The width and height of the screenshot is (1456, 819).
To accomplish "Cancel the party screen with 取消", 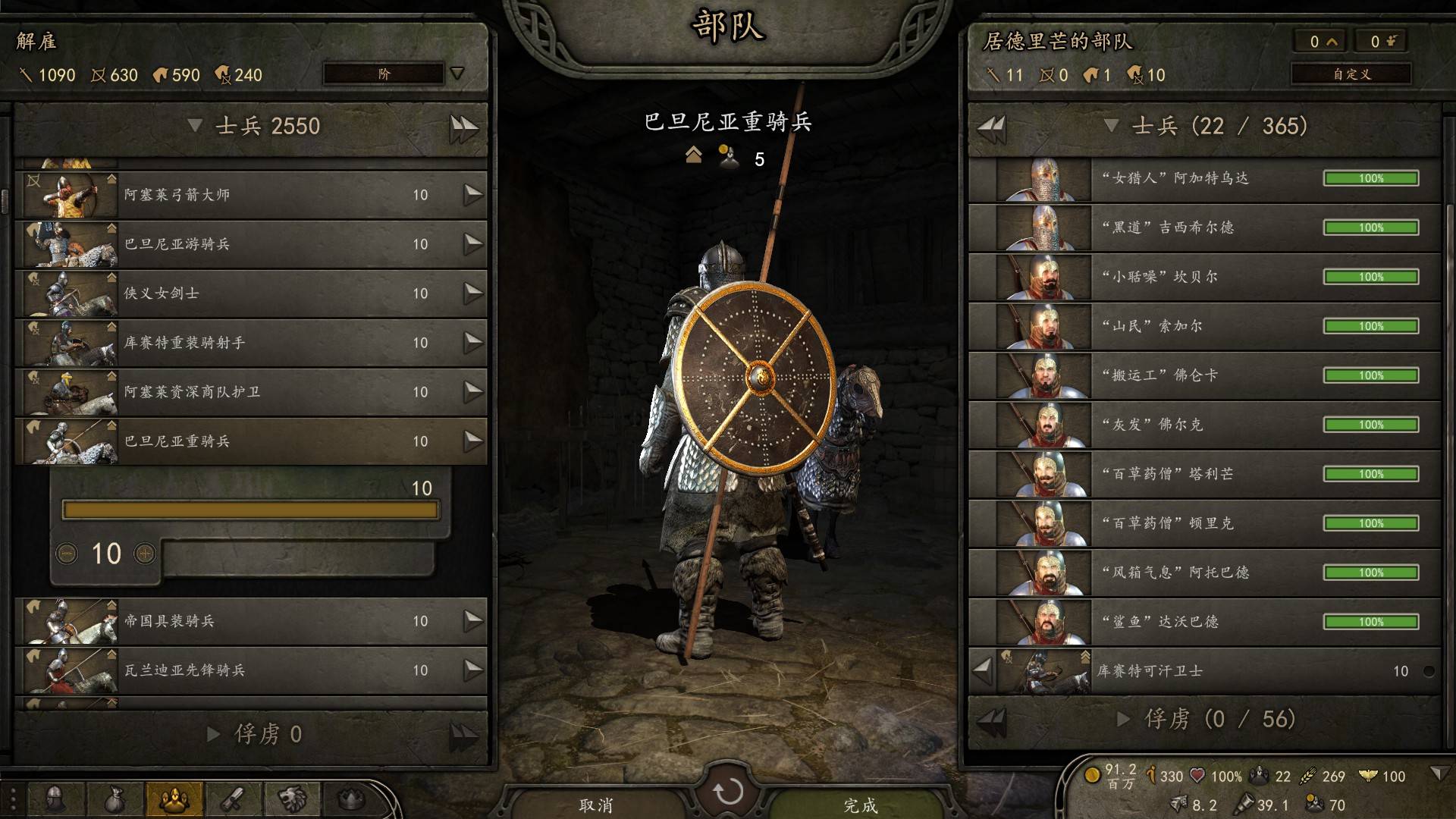I will coord(596,805).
